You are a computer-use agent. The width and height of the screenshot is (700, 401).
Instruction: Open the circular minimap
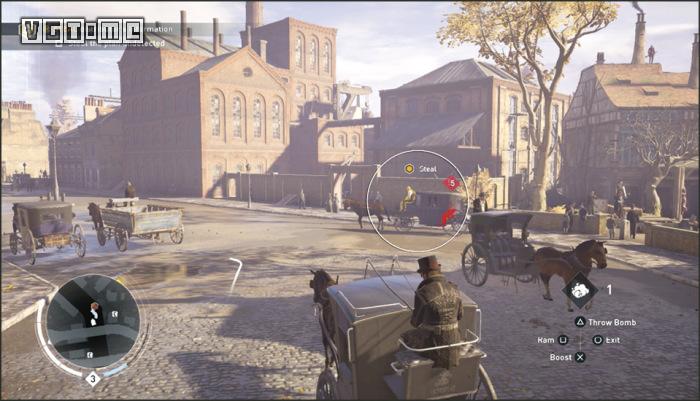92,322
